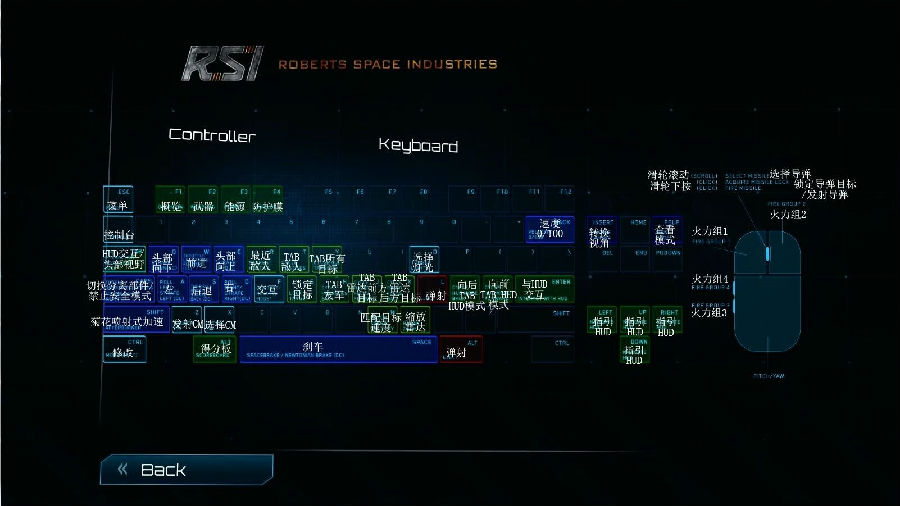Switch to the Controller layout tab
The image size is (900, 506).
(x=212, y=135)
